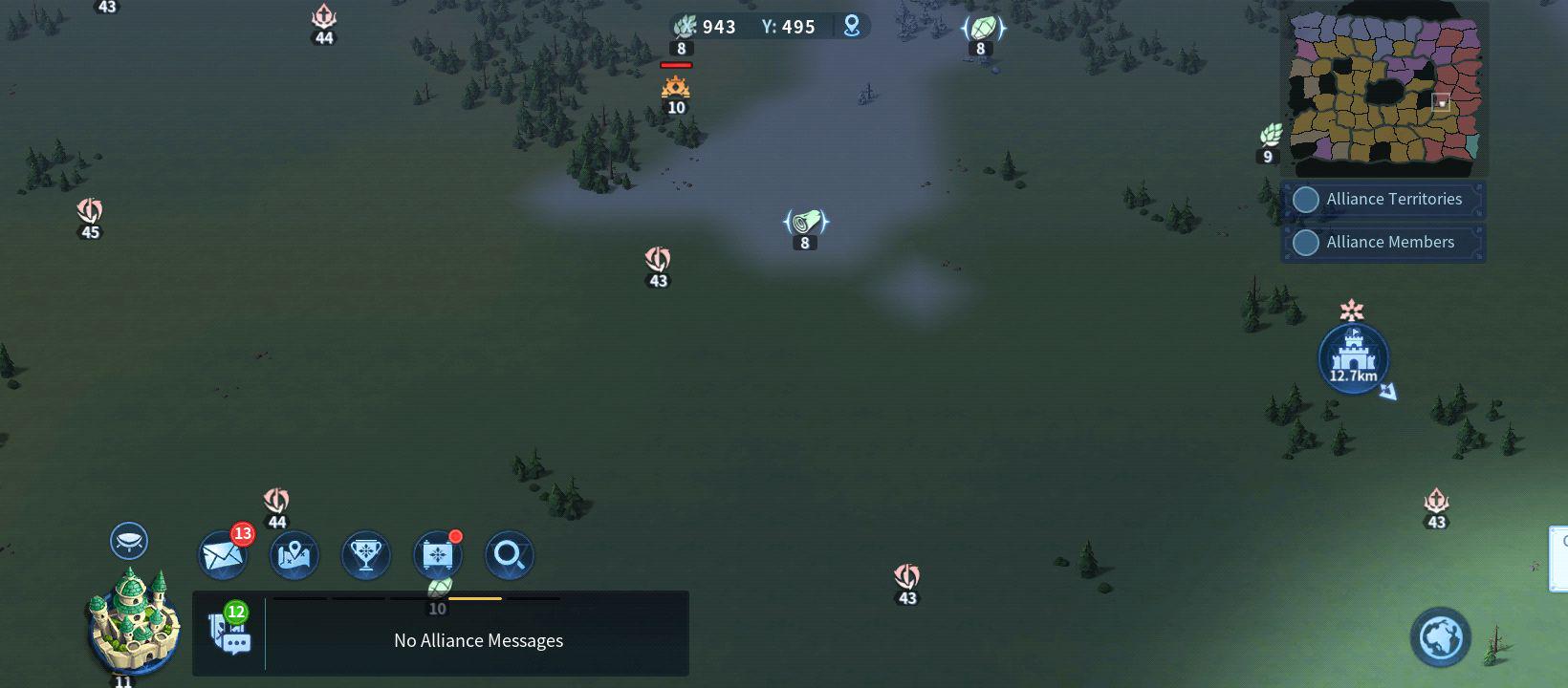Open the globe world view button

pos(1441,637)
